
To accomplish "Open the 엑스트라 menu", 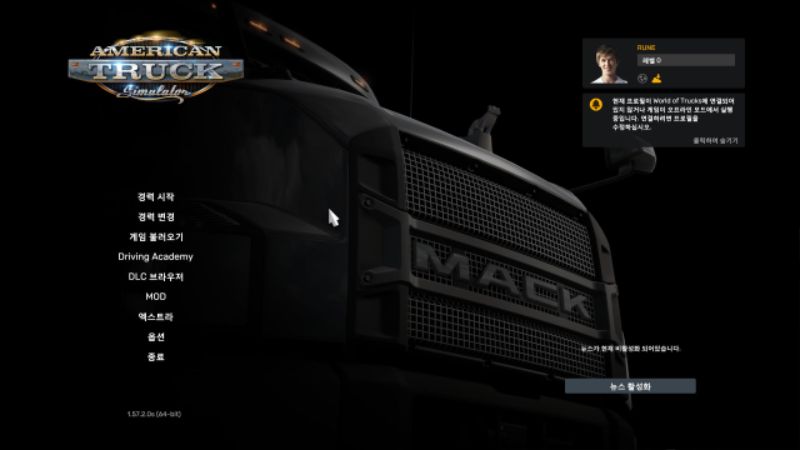I will (155, 317).
